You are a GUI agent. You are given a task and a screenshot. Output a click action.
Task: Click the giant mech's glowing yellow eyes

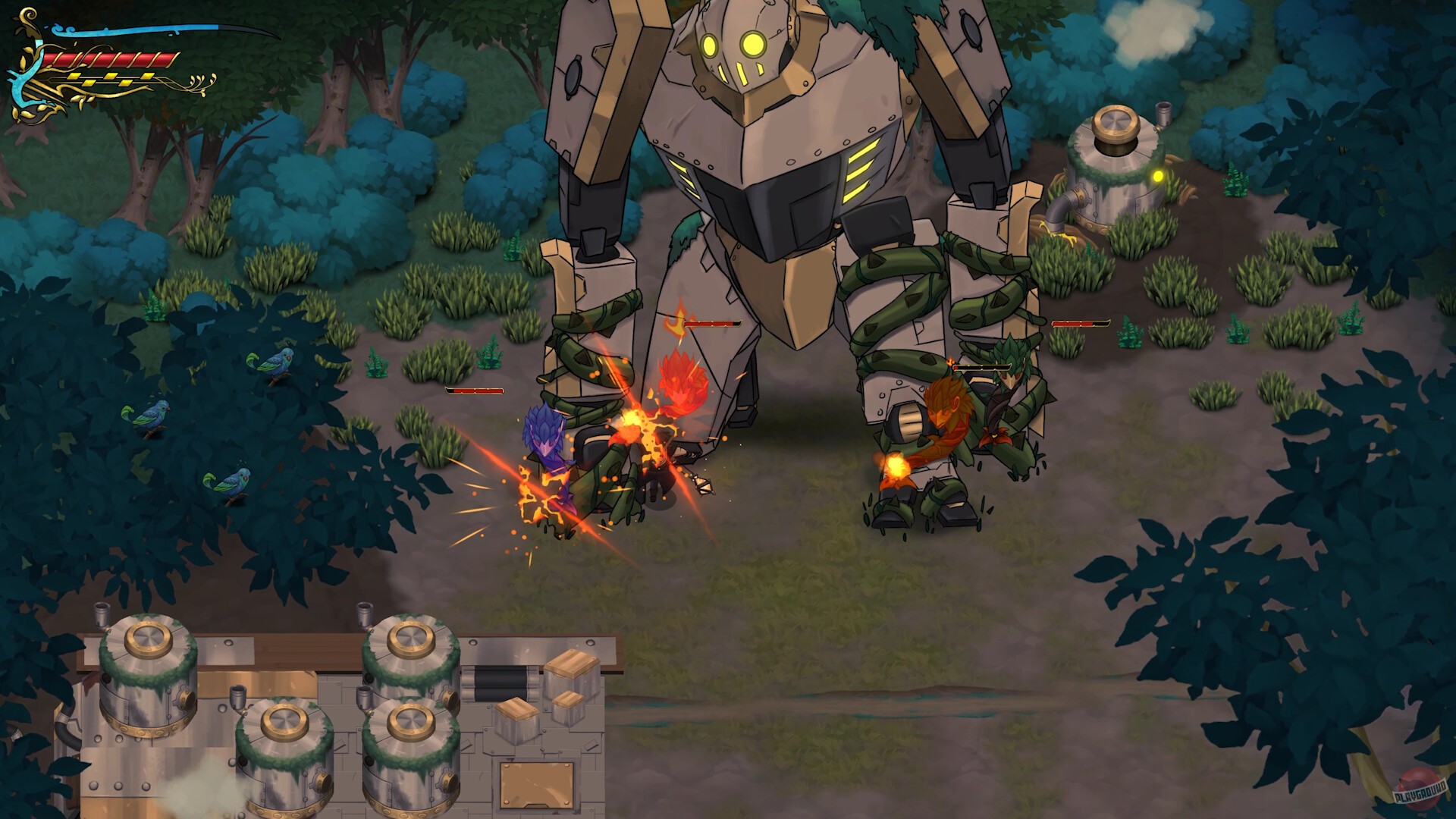(x=732, y=42)
